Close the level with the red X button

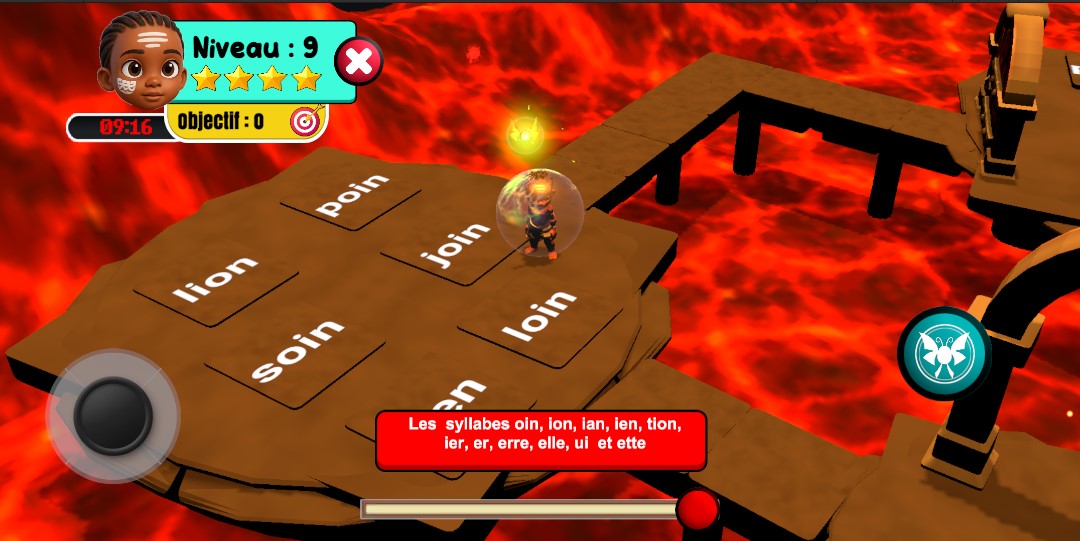[x=358, y=62]
